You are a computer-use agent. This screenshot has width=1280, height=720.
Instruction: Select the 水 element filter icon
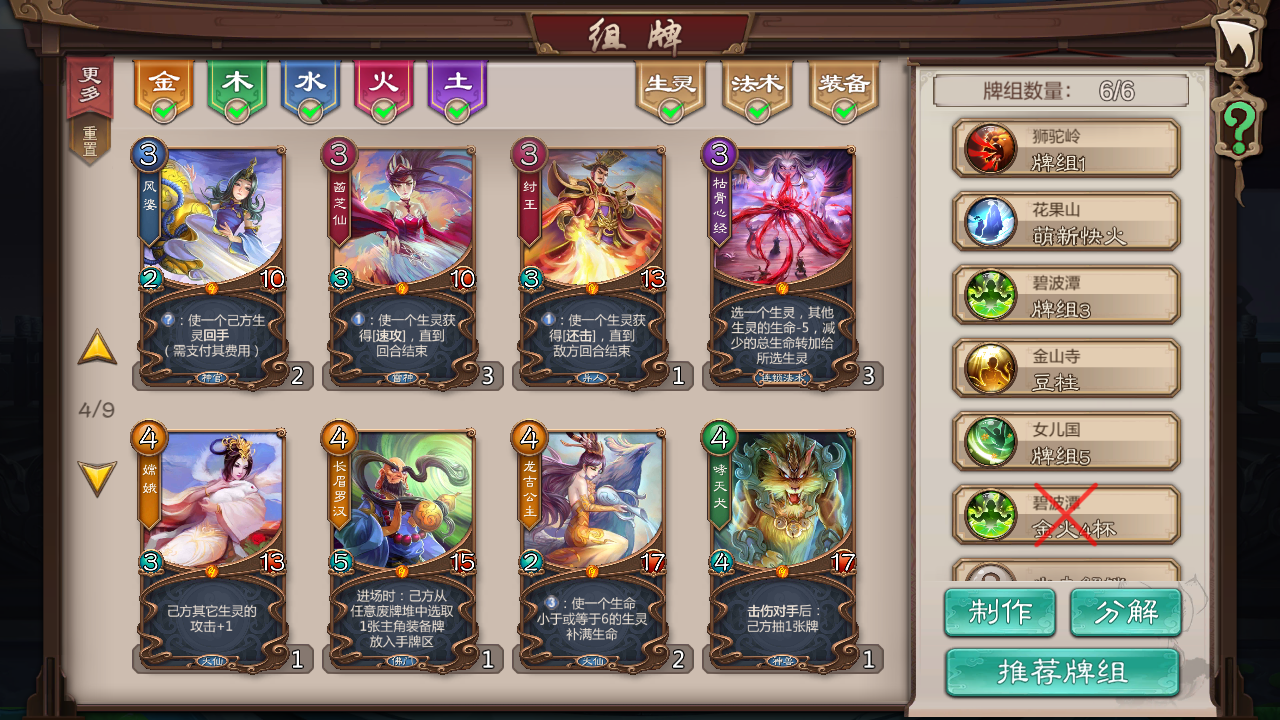(x=311, y=83)
